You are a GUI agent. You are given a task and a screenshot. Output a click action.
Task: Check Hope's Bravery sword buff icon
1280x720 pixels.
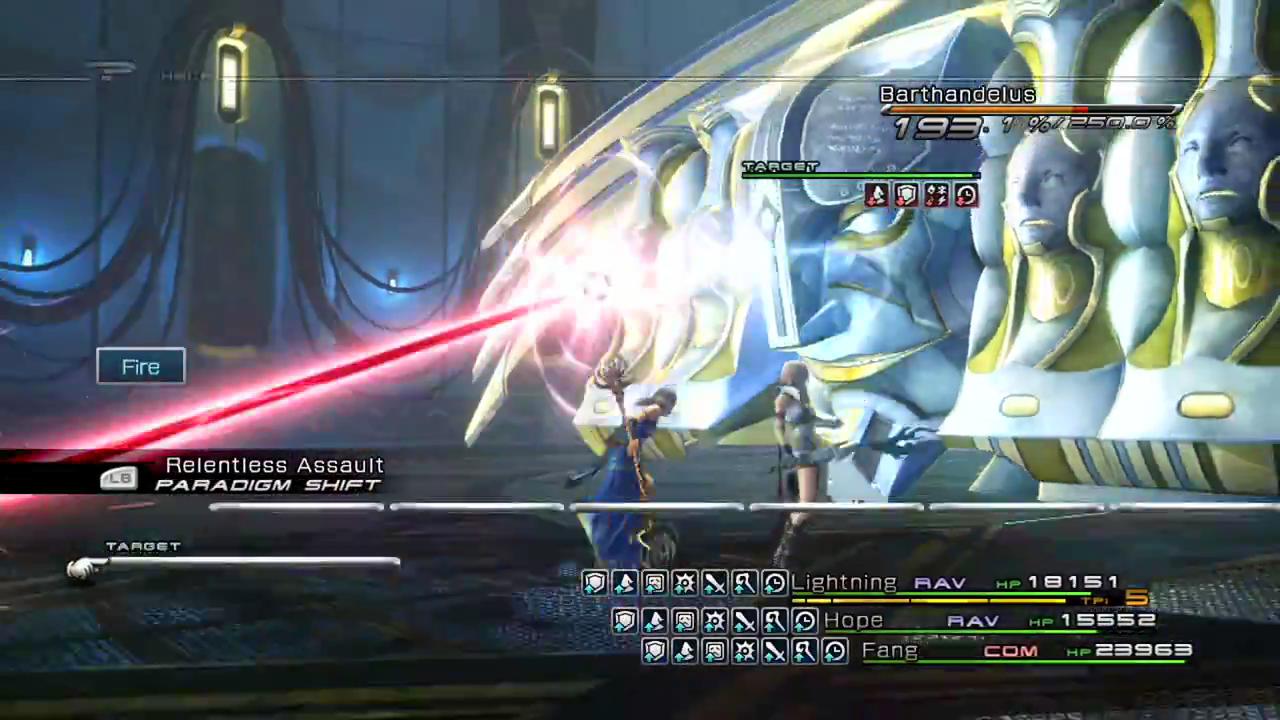[744, 621]
